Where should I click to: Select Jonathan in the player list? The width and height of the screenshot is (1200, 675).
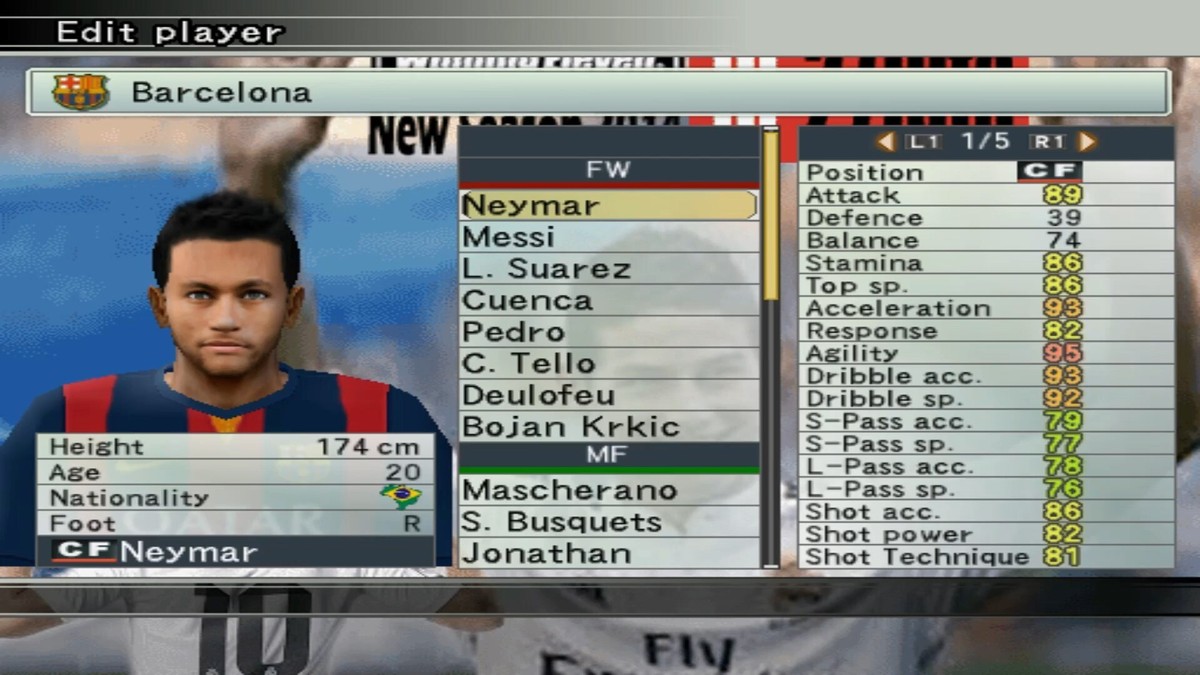[608, 553]
